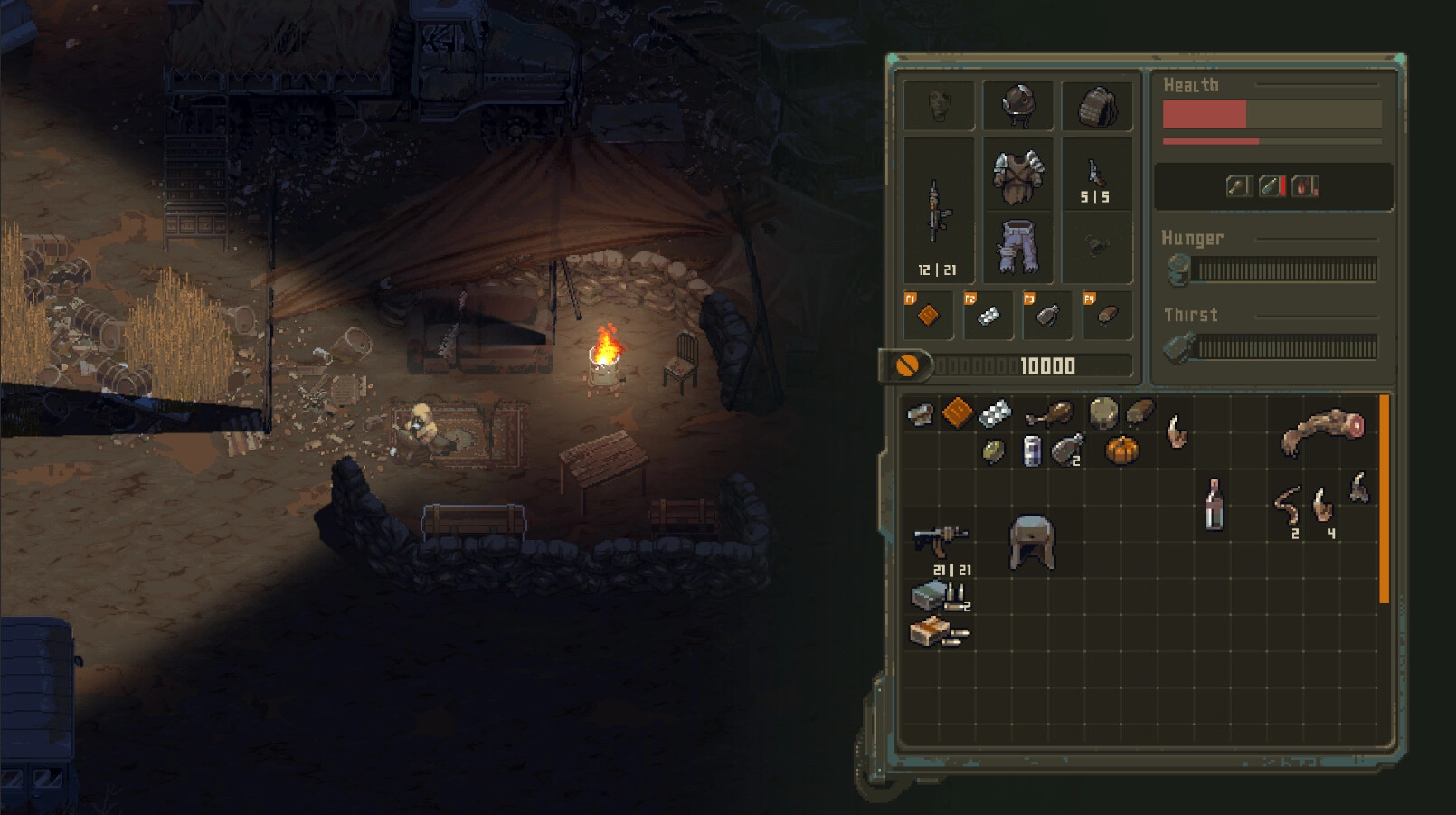Select the round potato in the inventory

1103,413
